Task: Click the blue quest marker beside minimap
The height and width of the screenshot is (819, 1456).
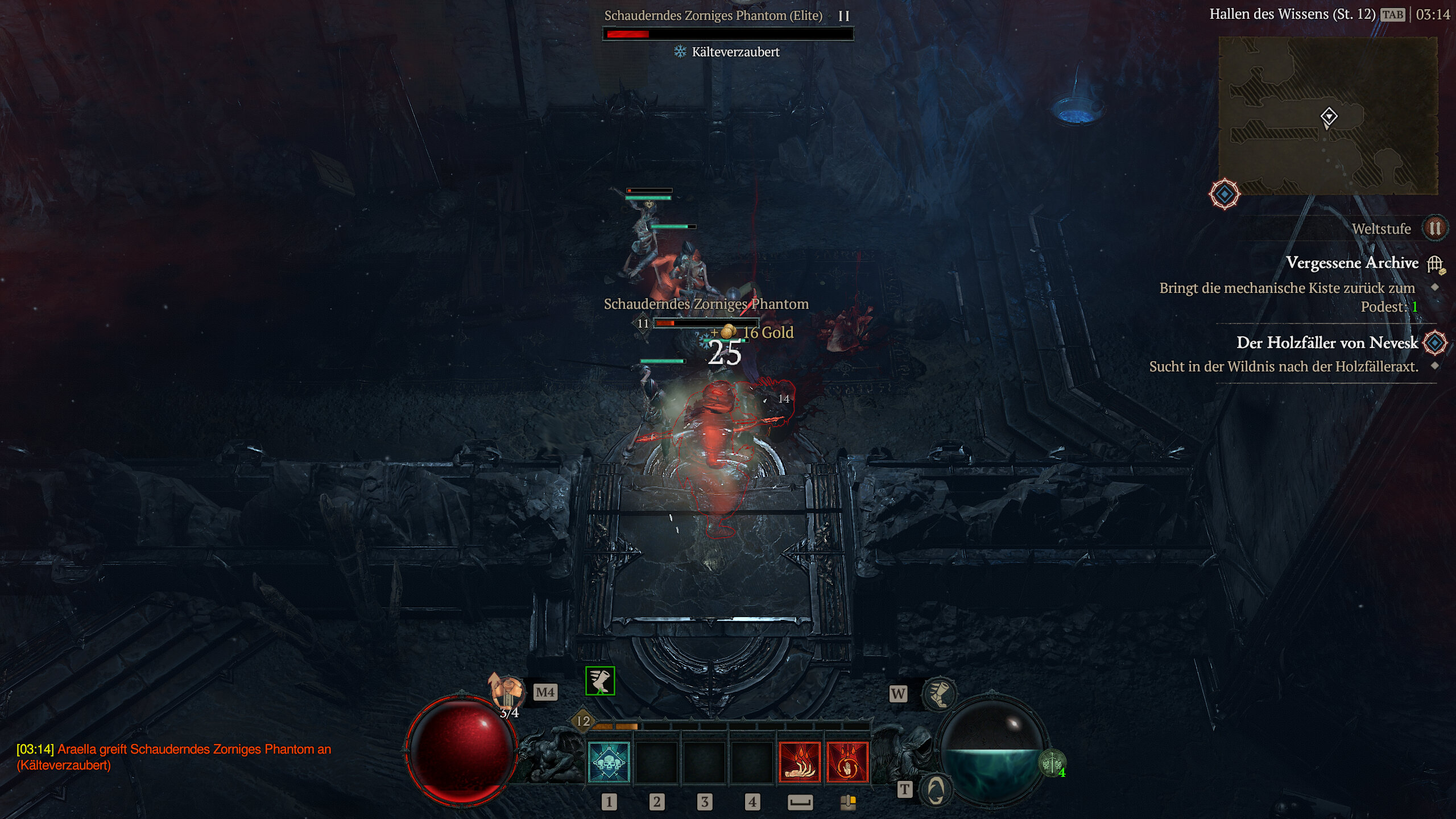Action: (1224, 195)
